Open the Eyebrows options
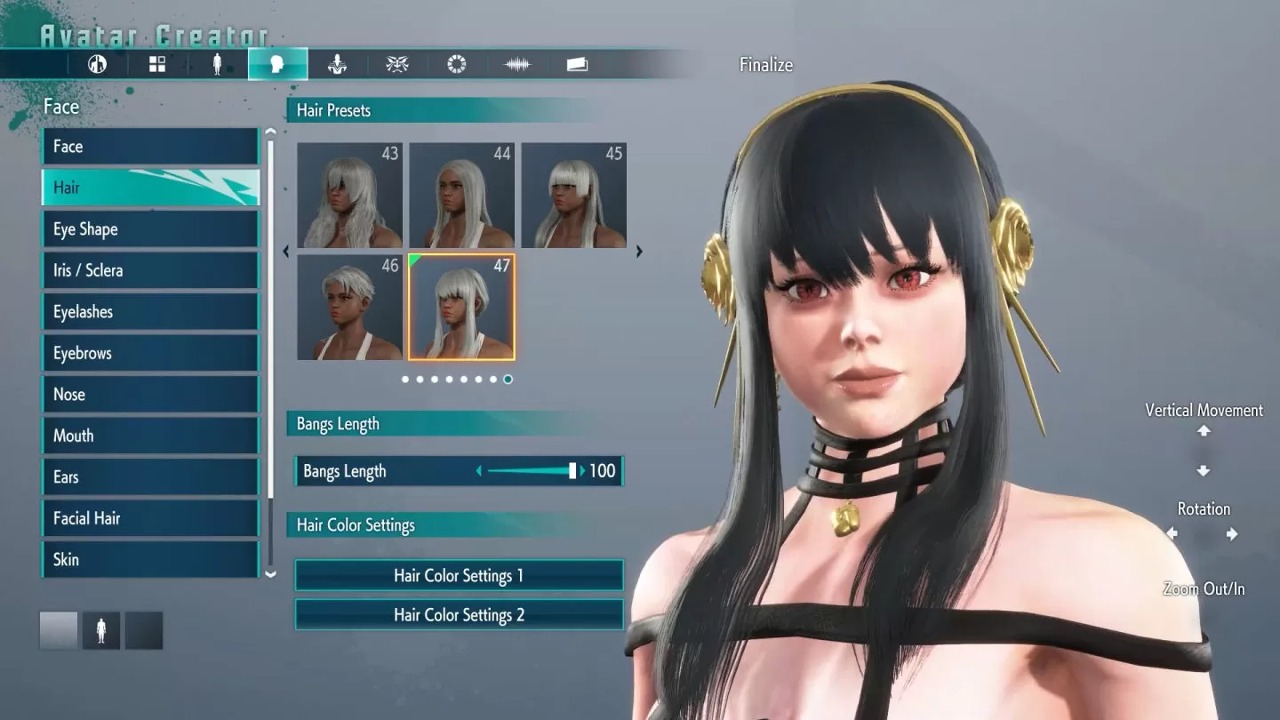The height and width of the screenshot is (720, 1280). [x=150, y=353]
